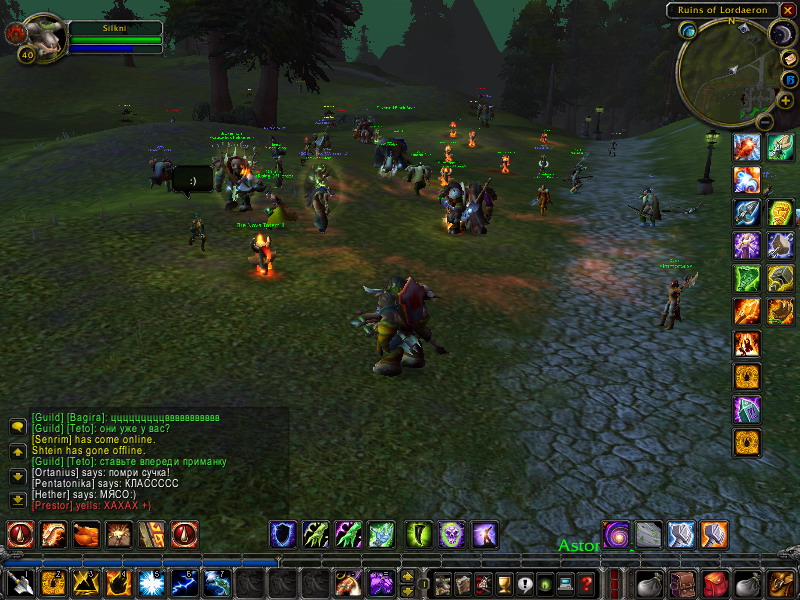This screenshot has width=800, height=600.
Task: Zoom in the minimap with the plus button
Action: [x=785, y=101]
